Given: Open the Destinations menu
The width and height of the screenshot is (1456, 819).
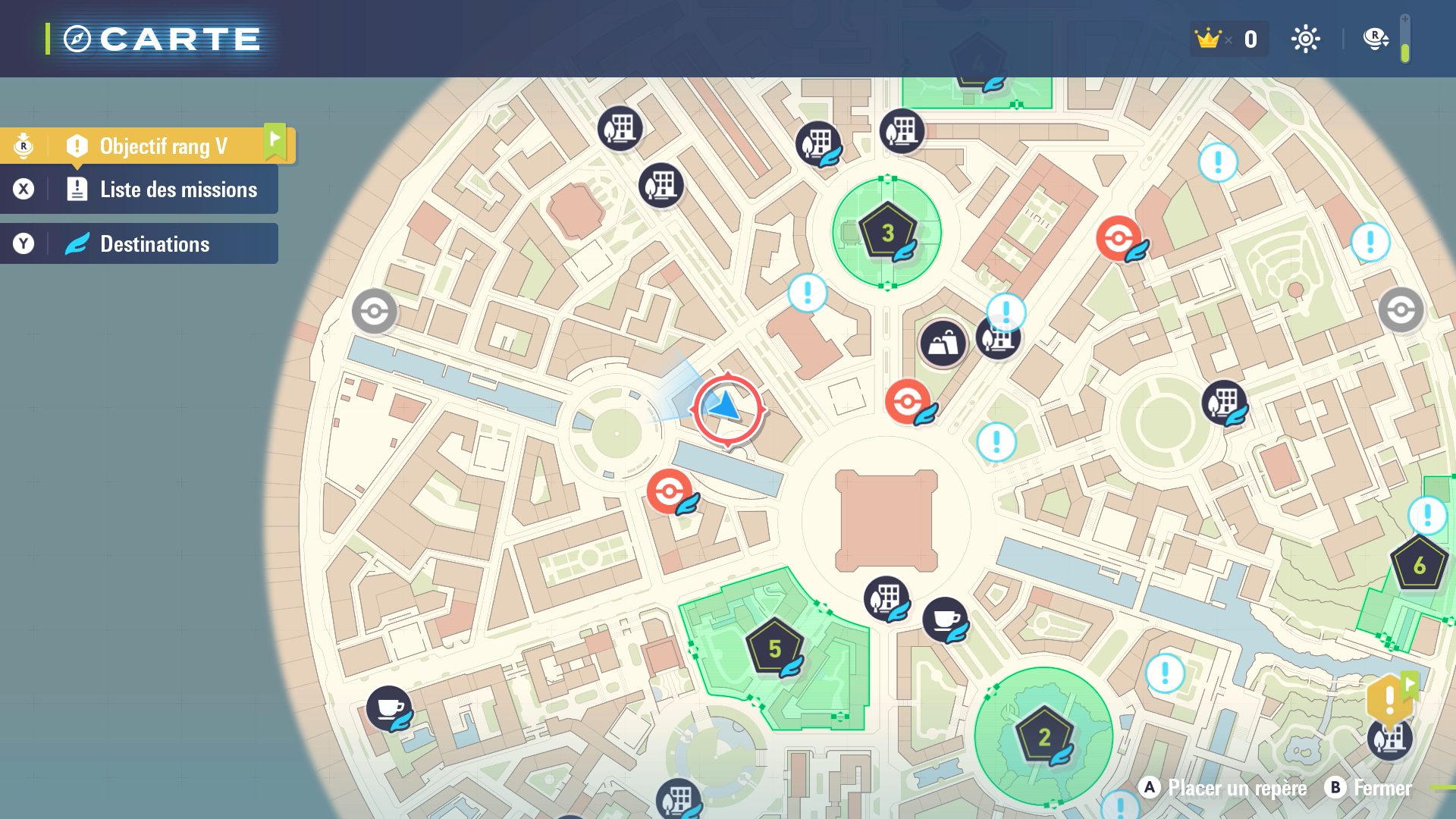Looking at the screenshot, I should 155,243.
